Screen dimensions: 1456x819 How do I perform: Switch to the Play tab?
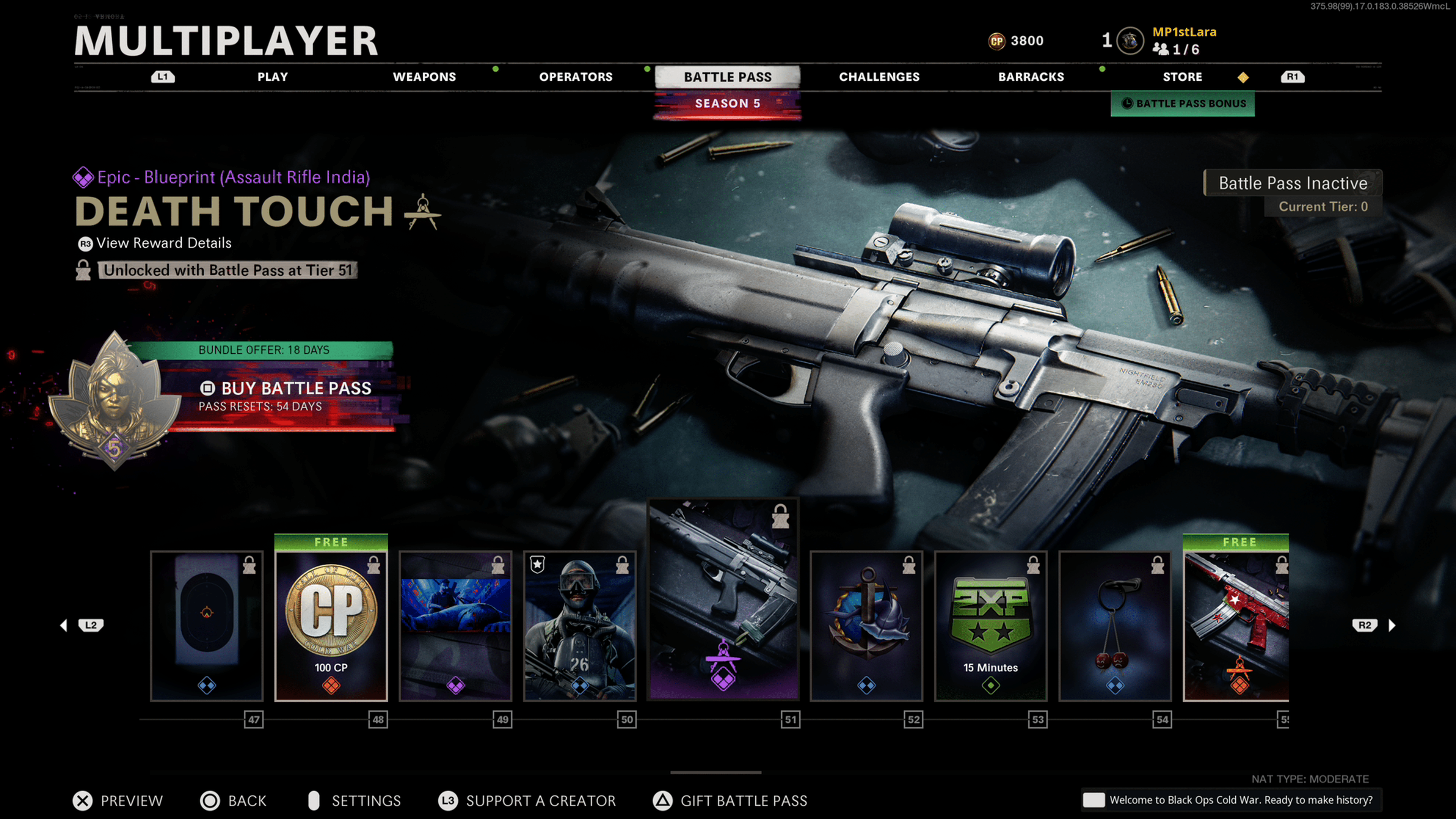pos(273,77)
